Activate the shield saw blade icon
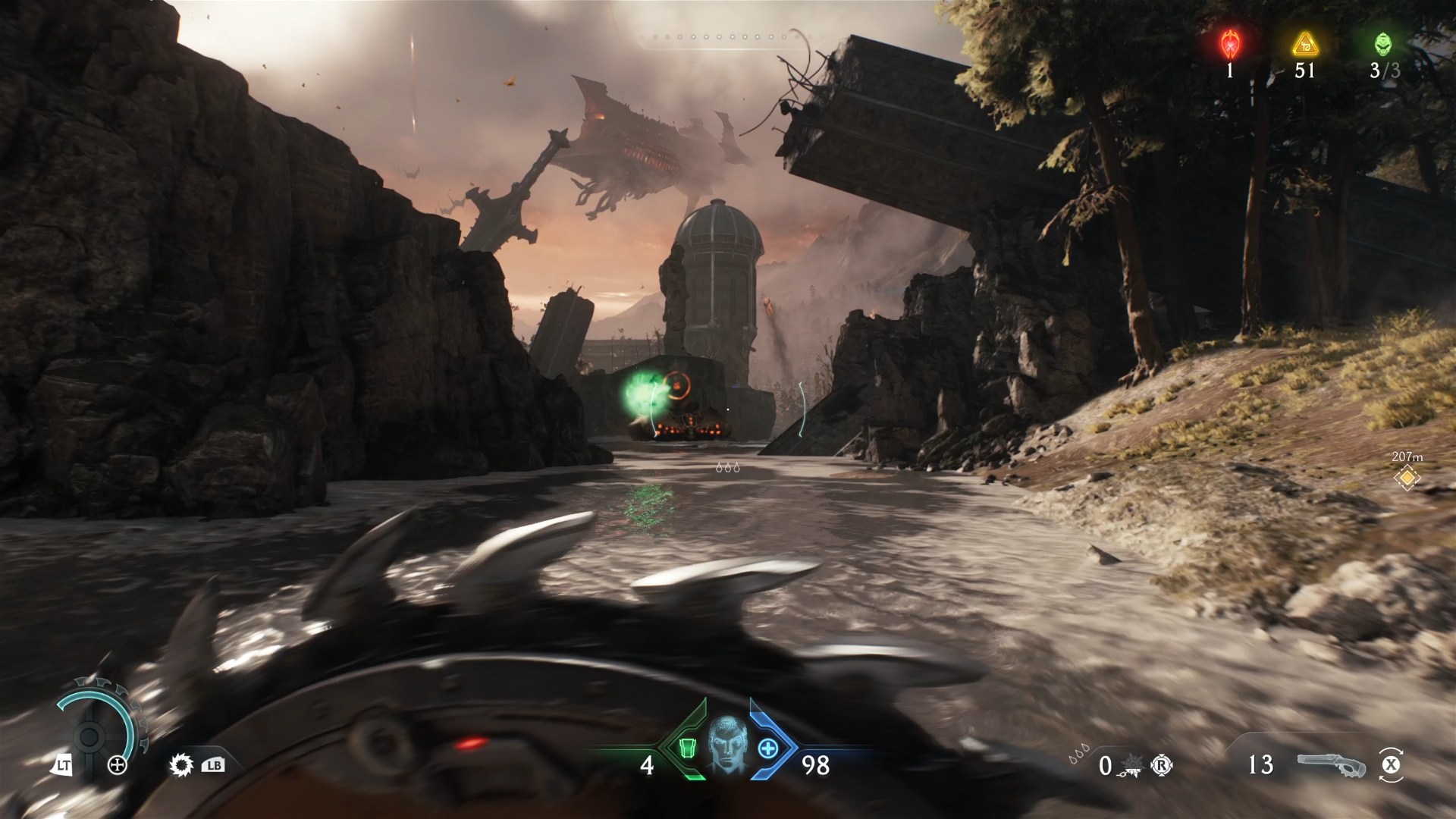 tap(182, 765)
